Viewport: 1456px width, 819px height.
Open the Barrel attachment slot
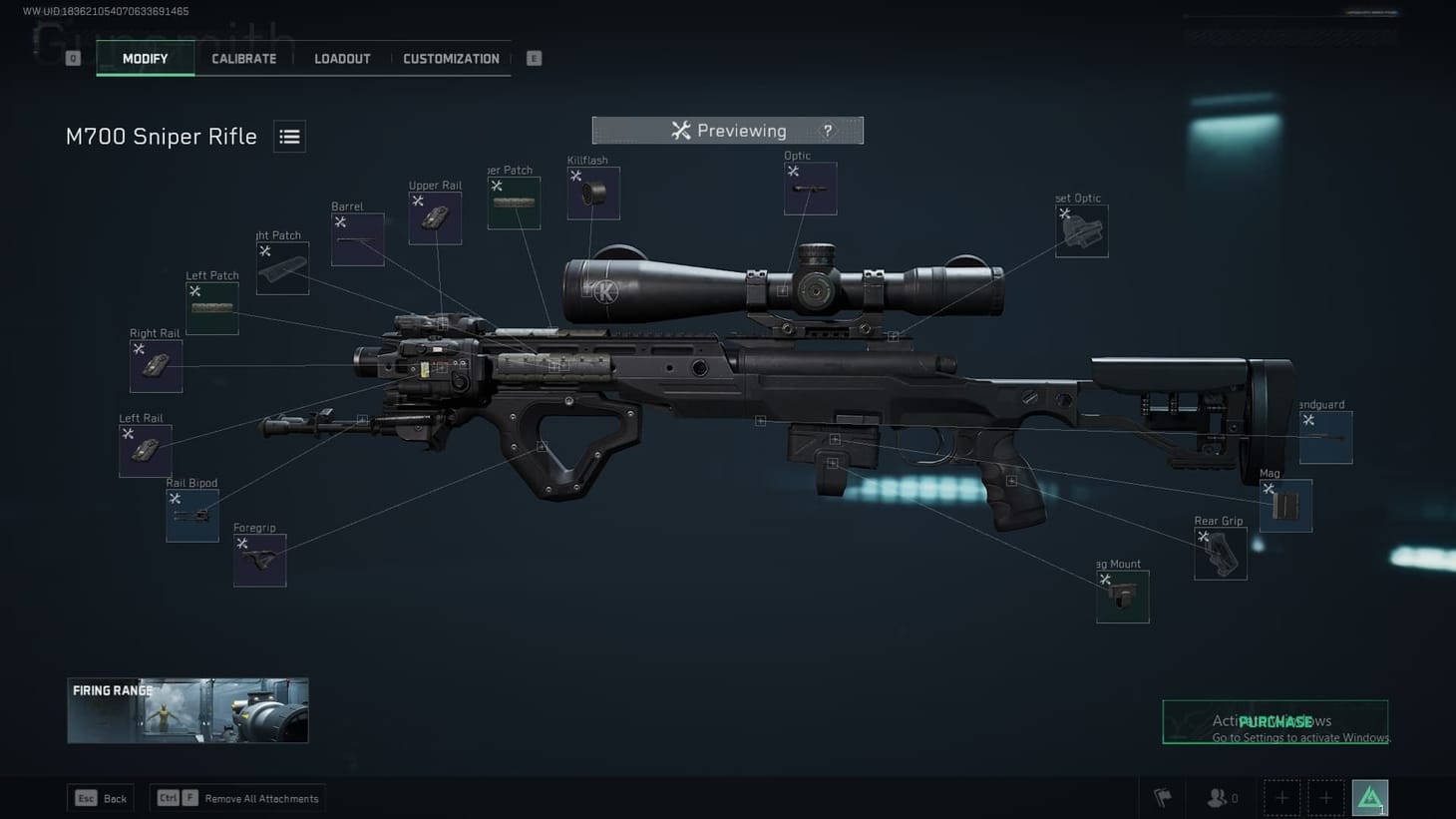[x=357, y=237]
